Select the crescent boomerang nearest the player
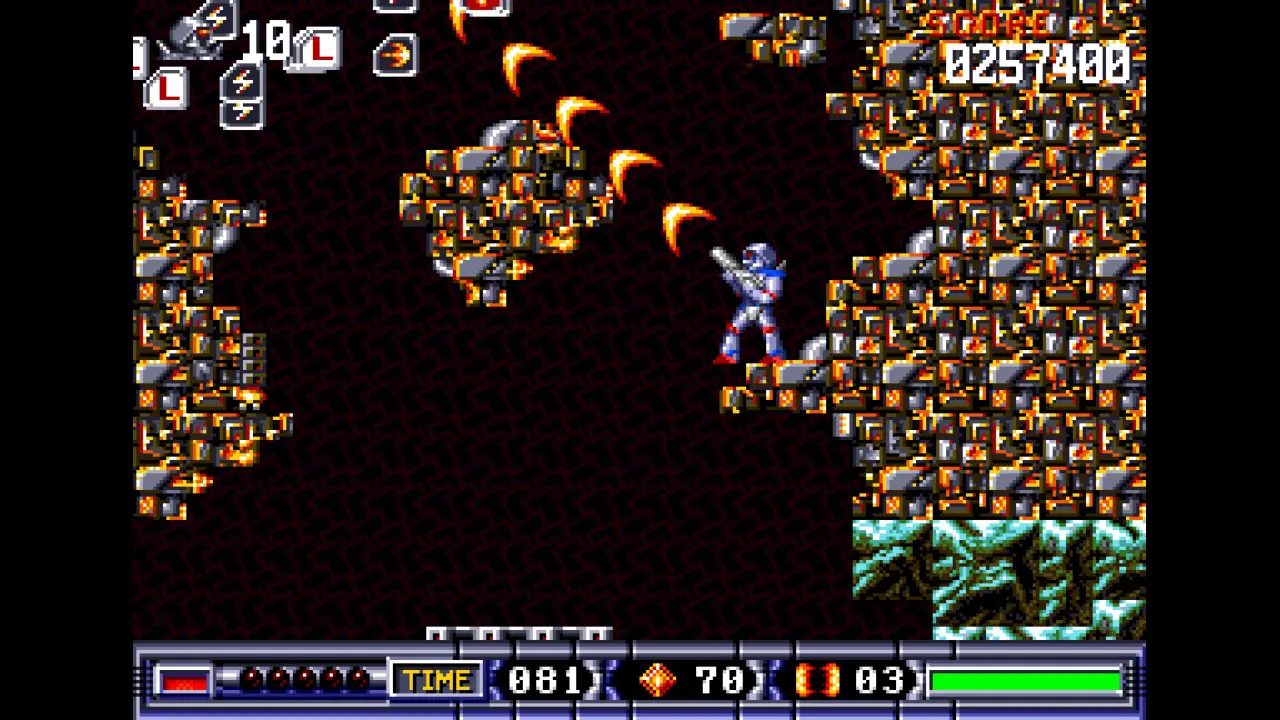 point(685,225)
